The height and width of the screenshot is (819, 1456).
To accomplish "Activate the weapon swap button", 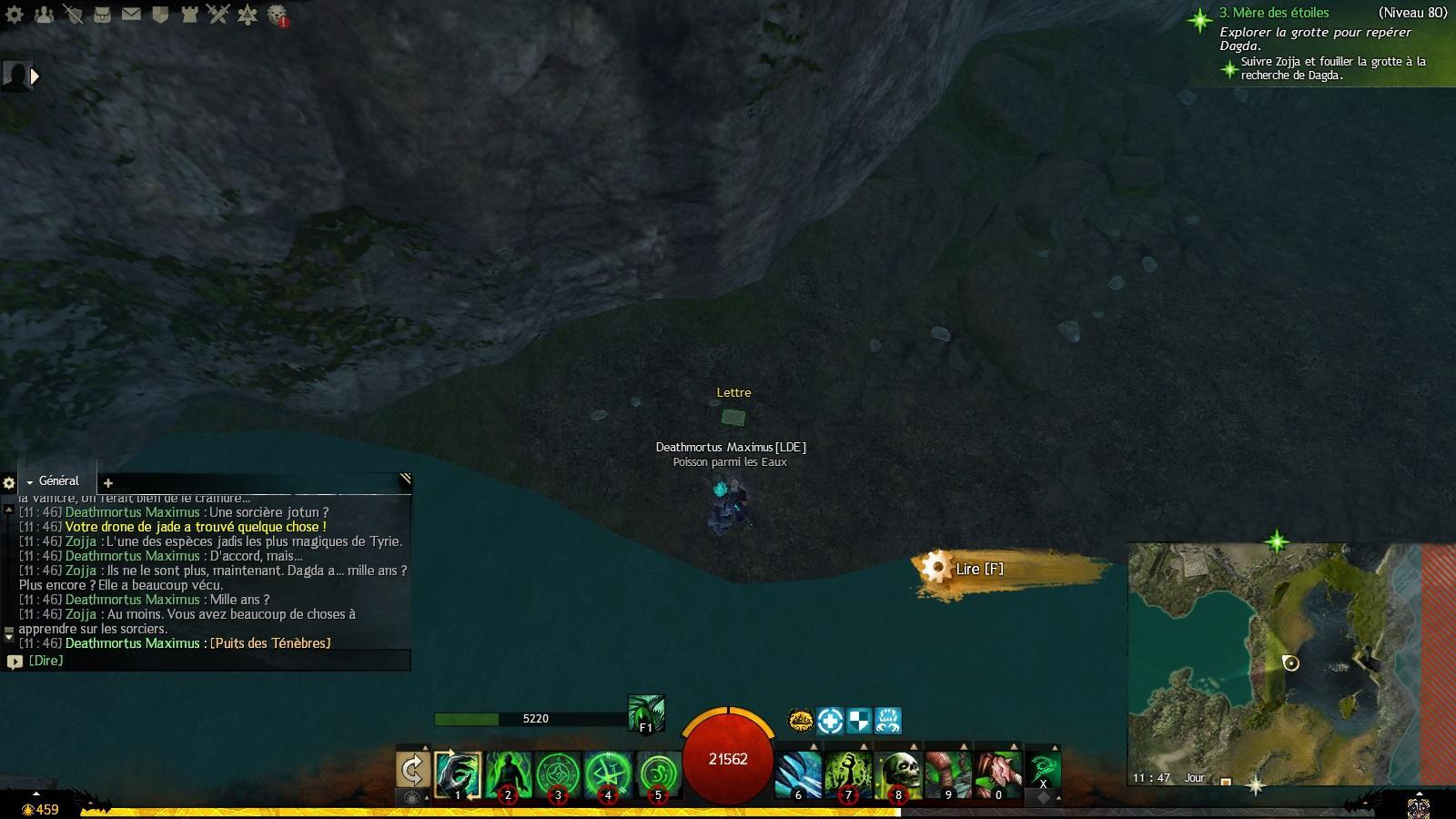I will [412, 770].
